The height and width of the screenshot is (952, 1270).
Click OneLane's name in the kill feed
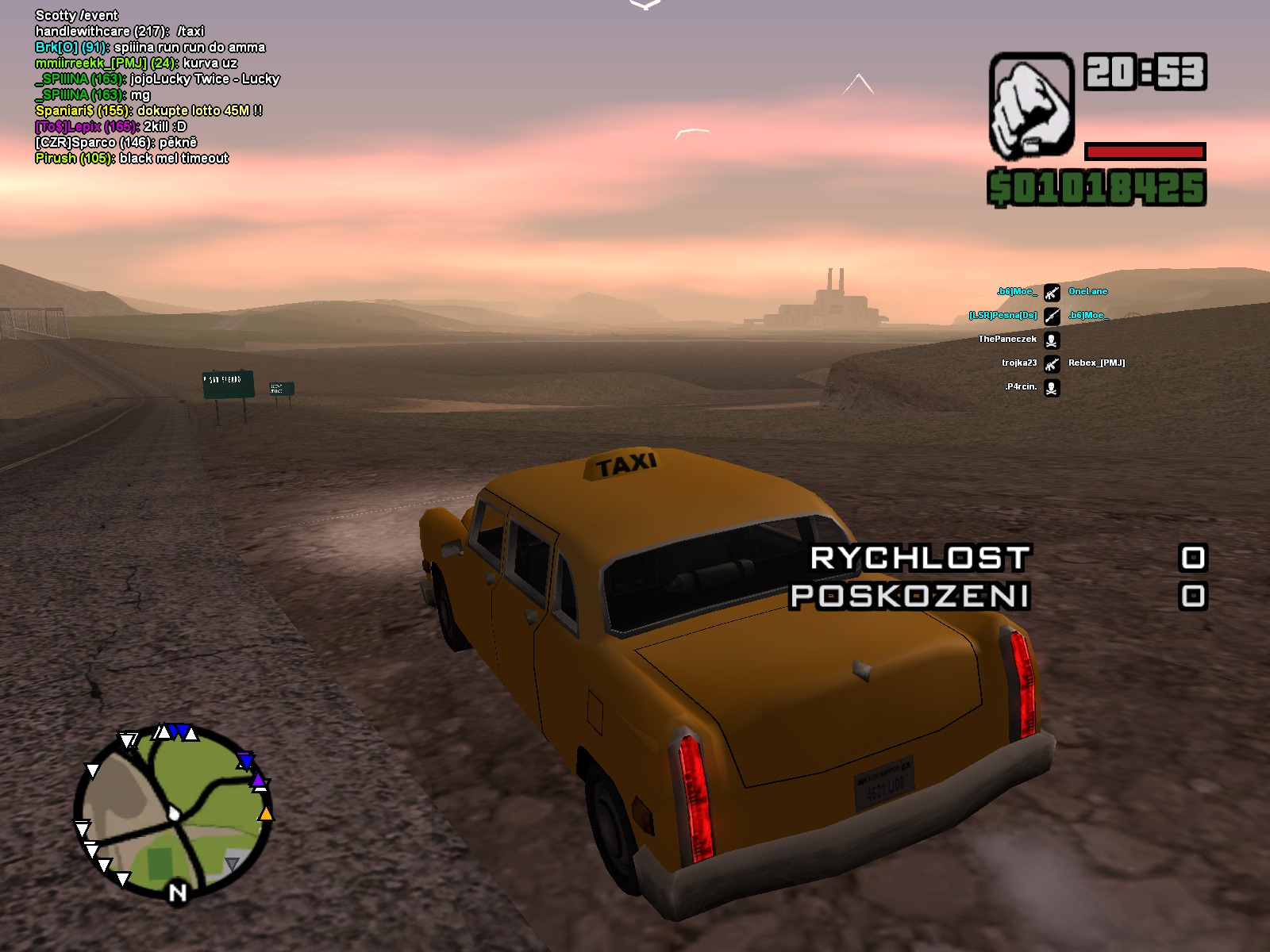[x=1087, y=292]
